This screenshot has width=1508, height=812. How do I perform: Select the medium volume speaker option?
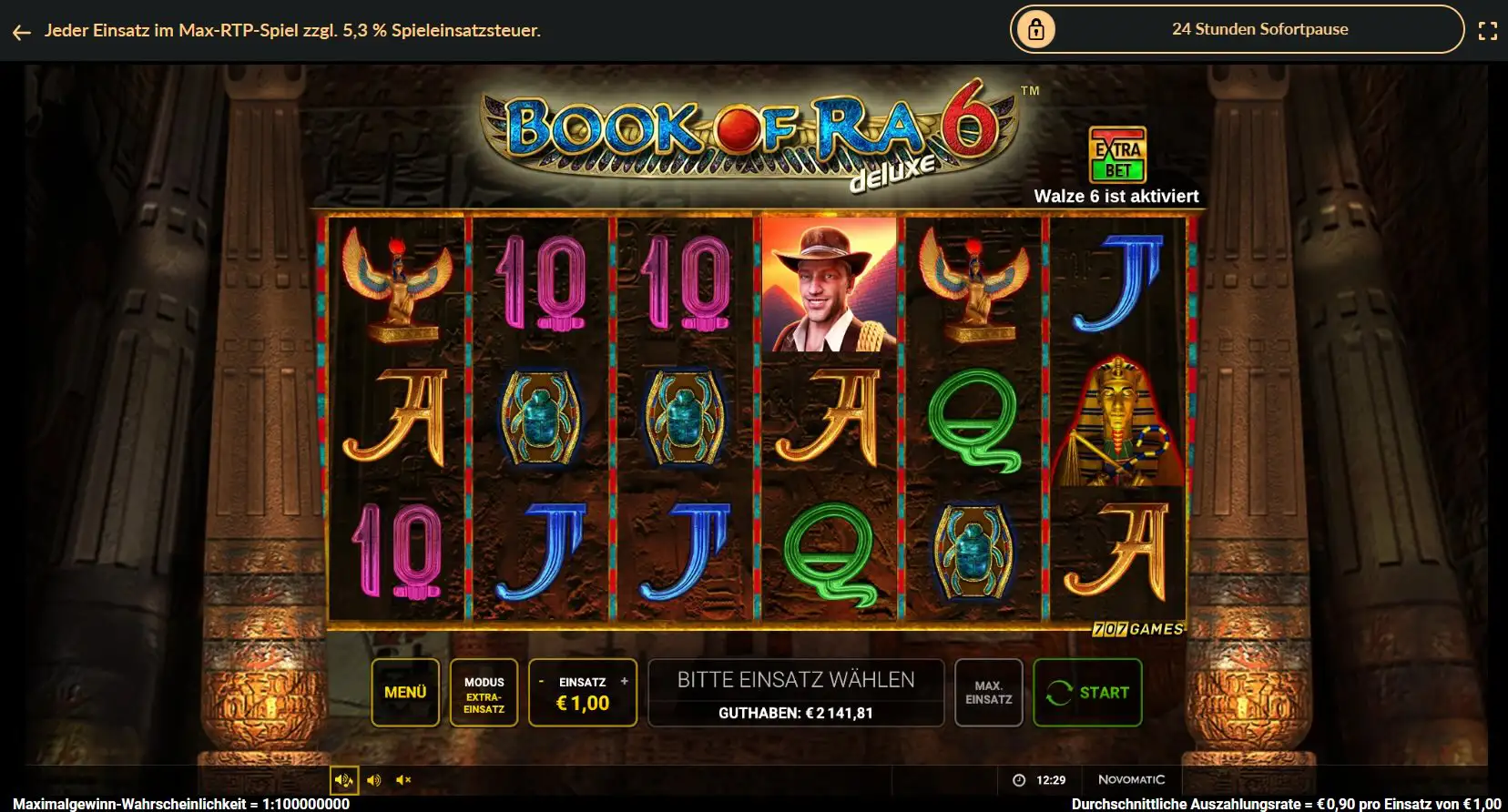click(x=373, y=779)
